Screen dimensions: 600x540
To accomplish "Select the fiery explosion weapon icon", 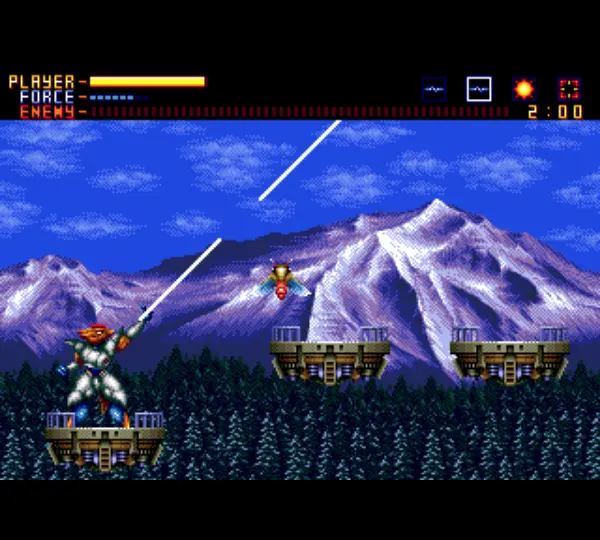I will [523, 89].
